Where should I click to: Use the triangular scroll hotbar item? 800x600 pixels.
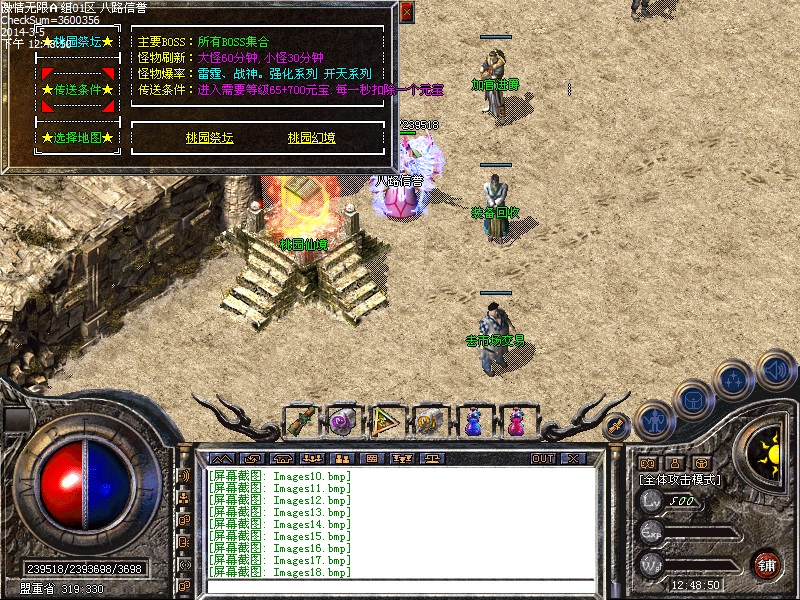pyautogui.click(x=386, y=422)
